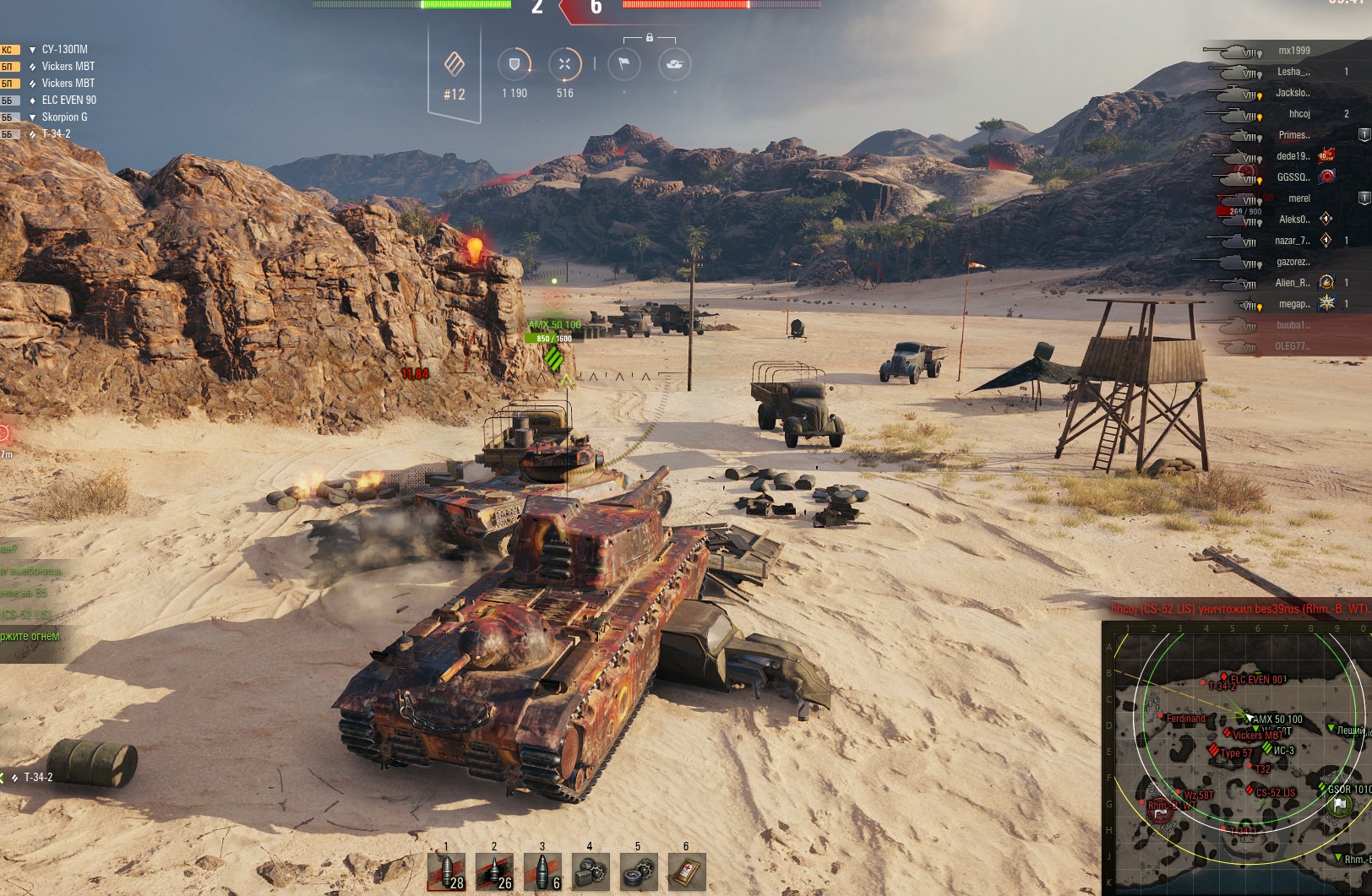Click СУ-130ПМ in the left vehicle list
The image size is (1372, 896).
coord(64,50)
